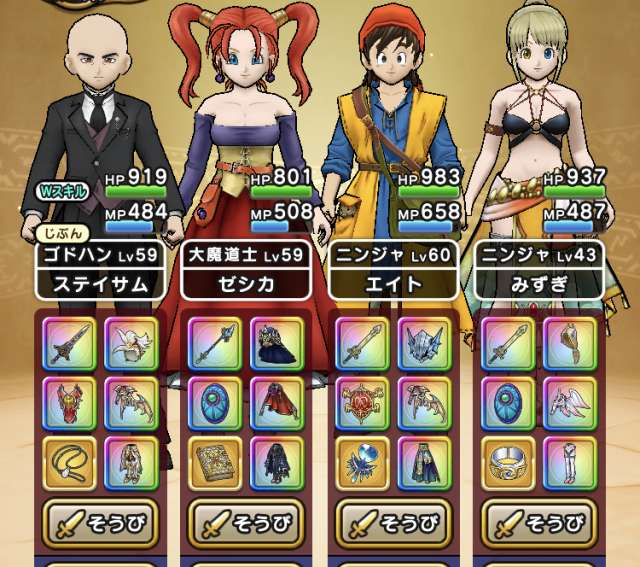Select エイト's blue crystal accessory slot
640x567 pixels.
(363, 461)
